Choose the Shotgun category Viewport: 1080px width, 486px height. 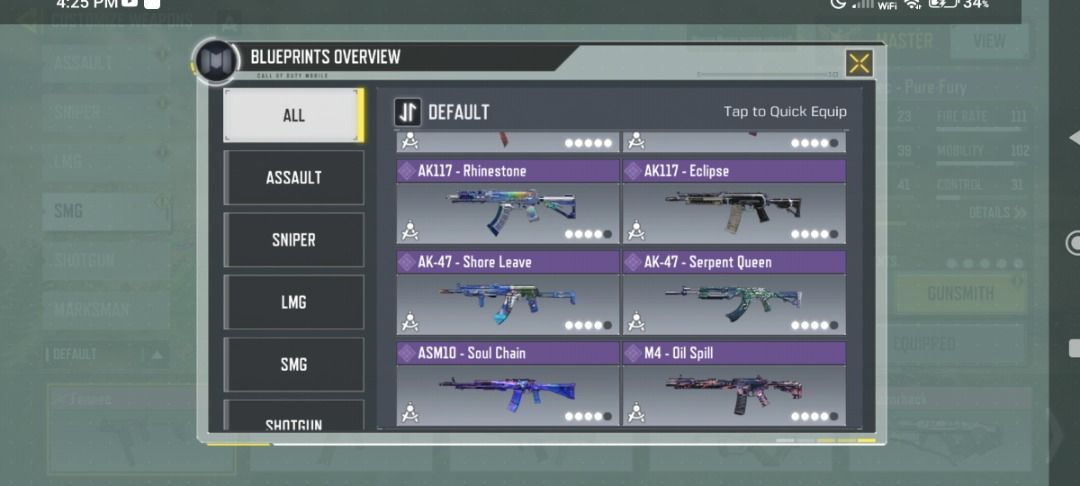click(293, 420)
